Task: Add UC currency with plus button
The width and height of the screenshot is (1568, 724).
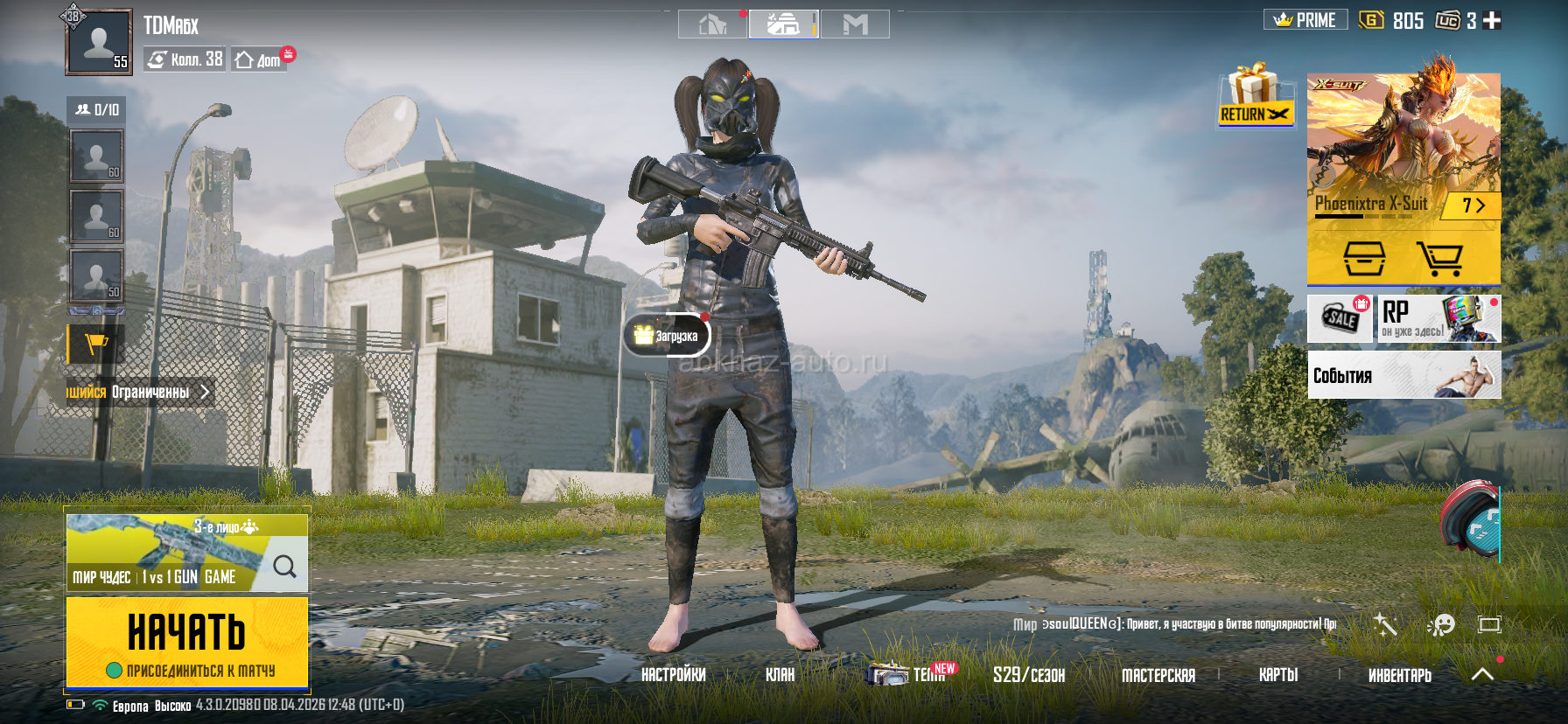Action: tap(1492, 20)
